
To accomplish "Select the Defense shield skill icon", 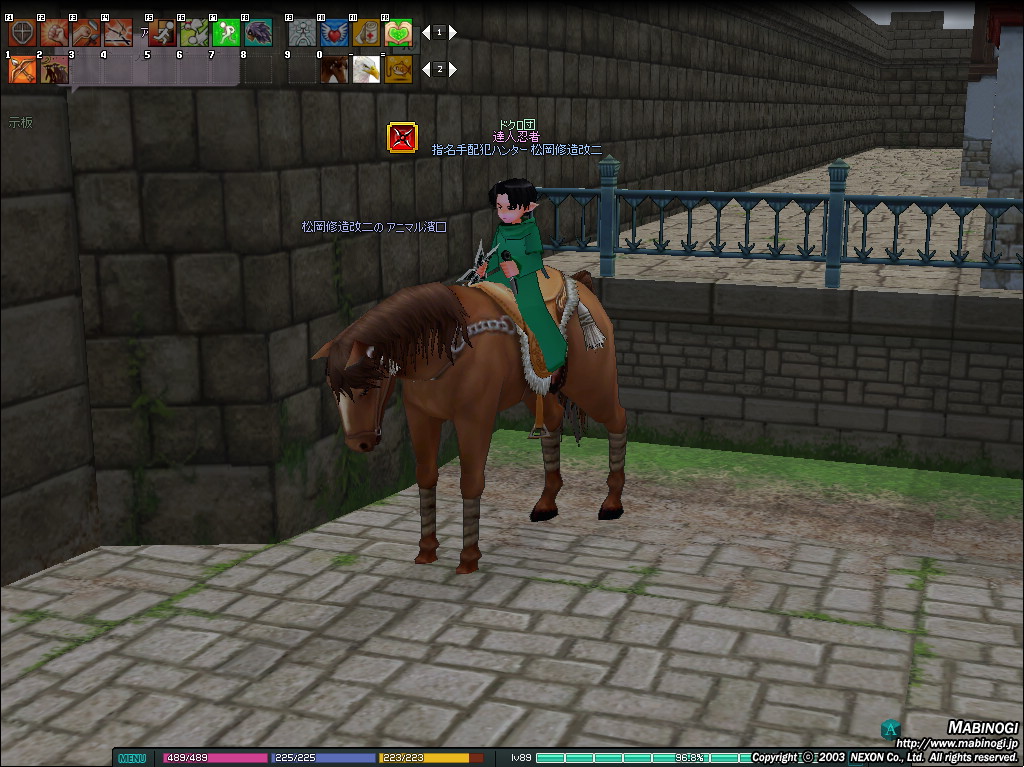I will pos(21,32).
